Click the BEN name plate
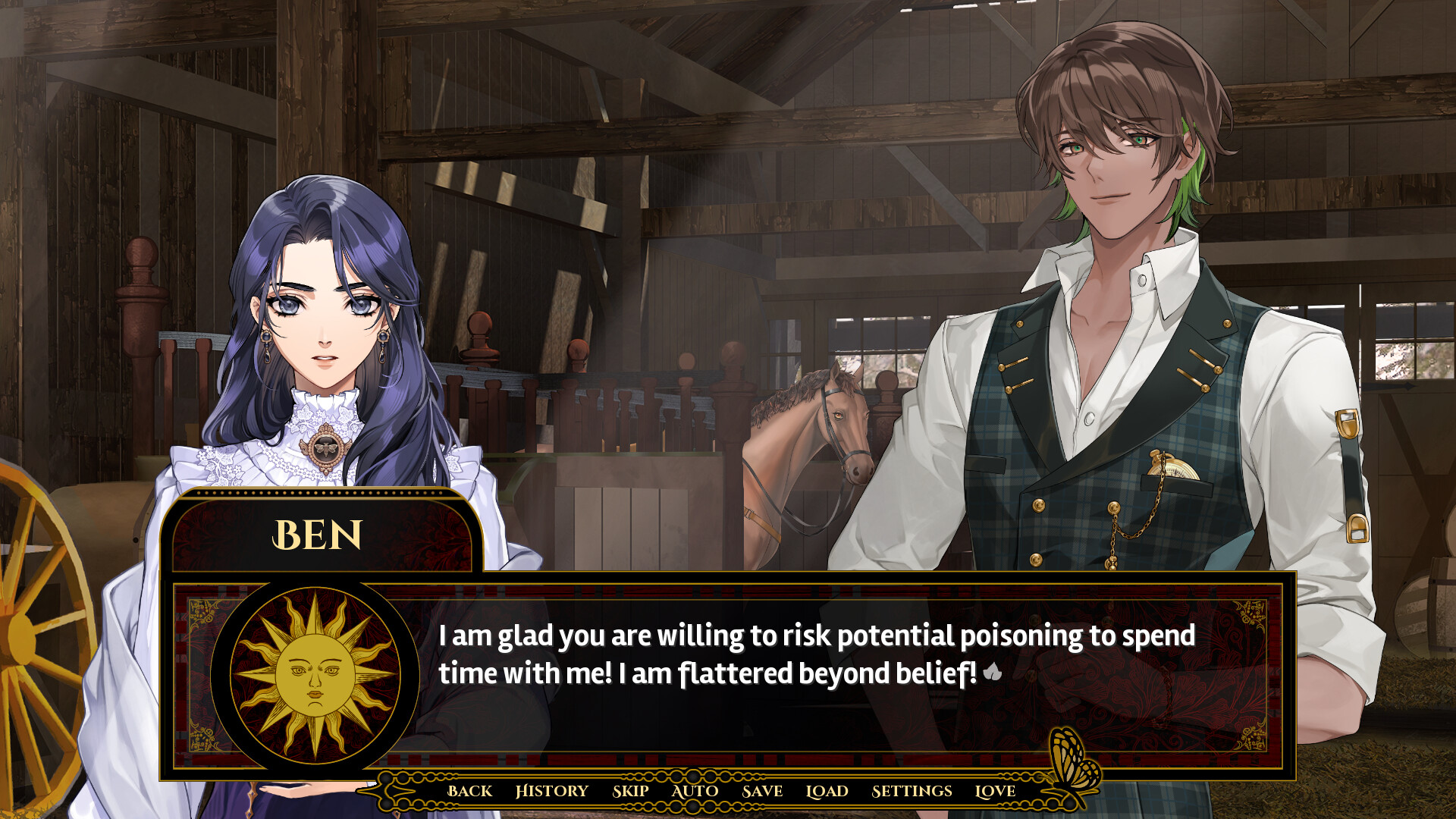This screenshot has width=1456, height=819. [x=318, y=535]
